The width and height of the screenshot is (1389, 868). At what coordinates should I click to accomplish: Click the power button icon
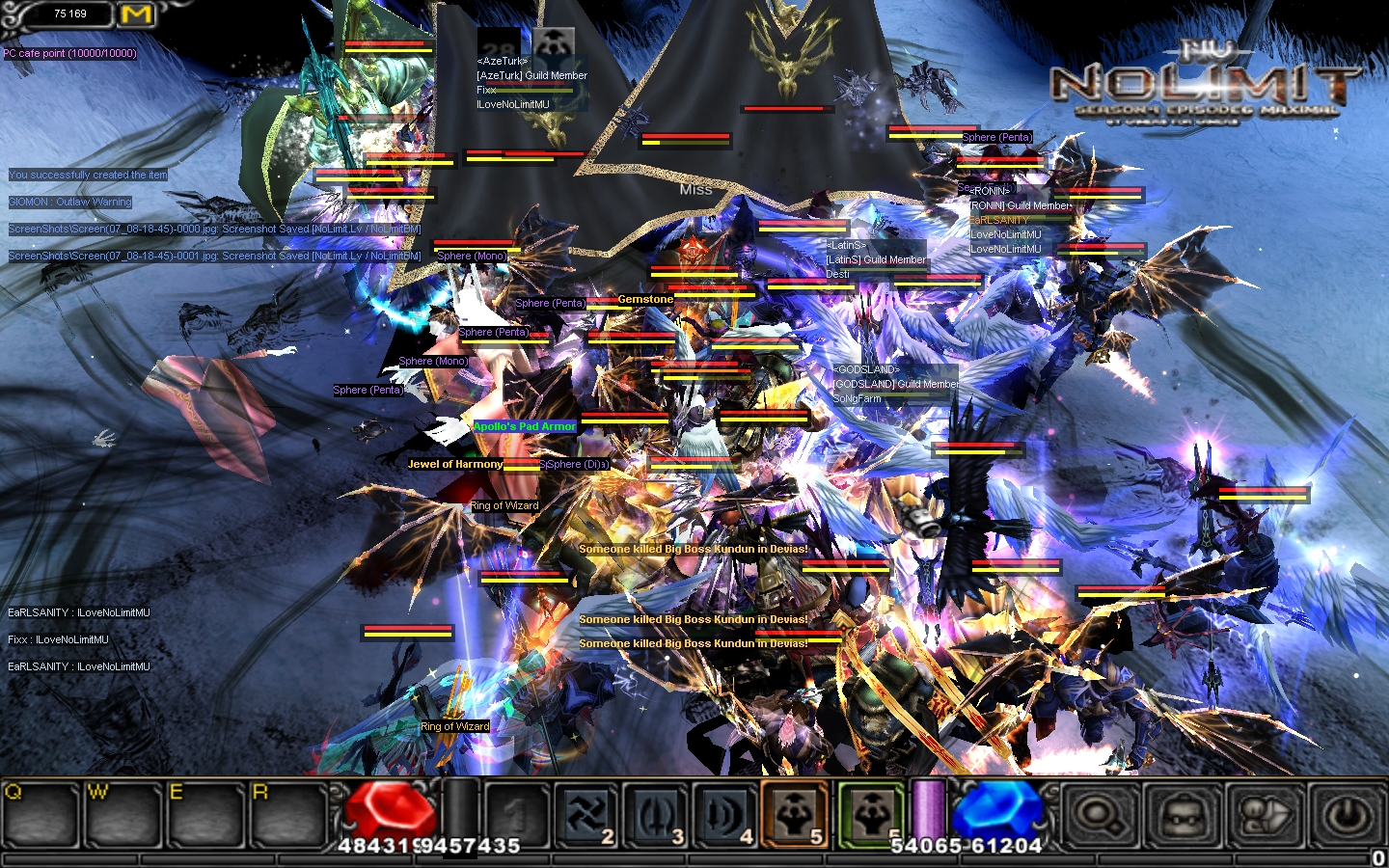[x=1348, y=817]
